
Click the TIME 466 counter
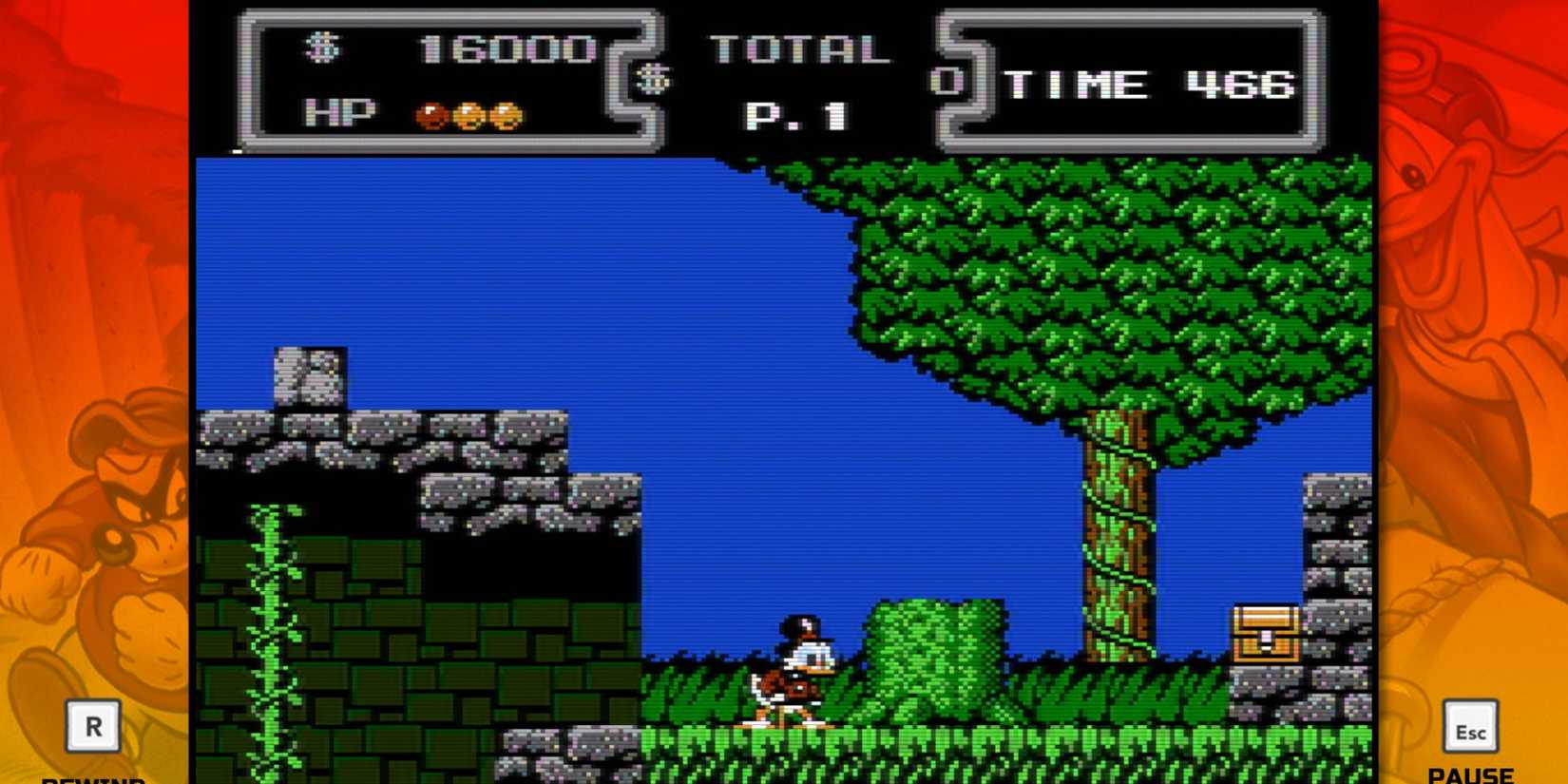click(x=1150, y=84)
